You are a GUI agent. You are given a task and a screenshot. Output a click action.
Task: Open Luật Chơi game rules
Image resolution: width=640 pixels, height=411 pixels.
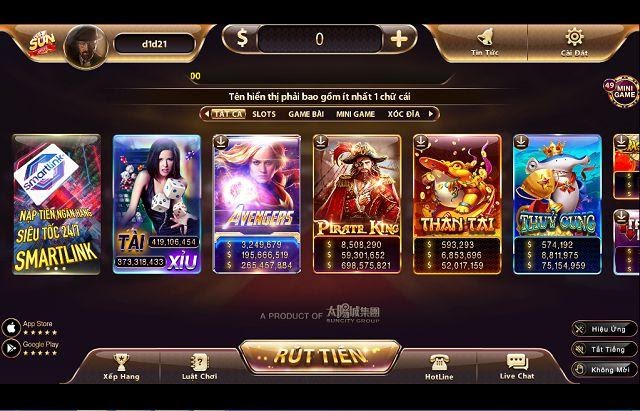click(199, 366)
